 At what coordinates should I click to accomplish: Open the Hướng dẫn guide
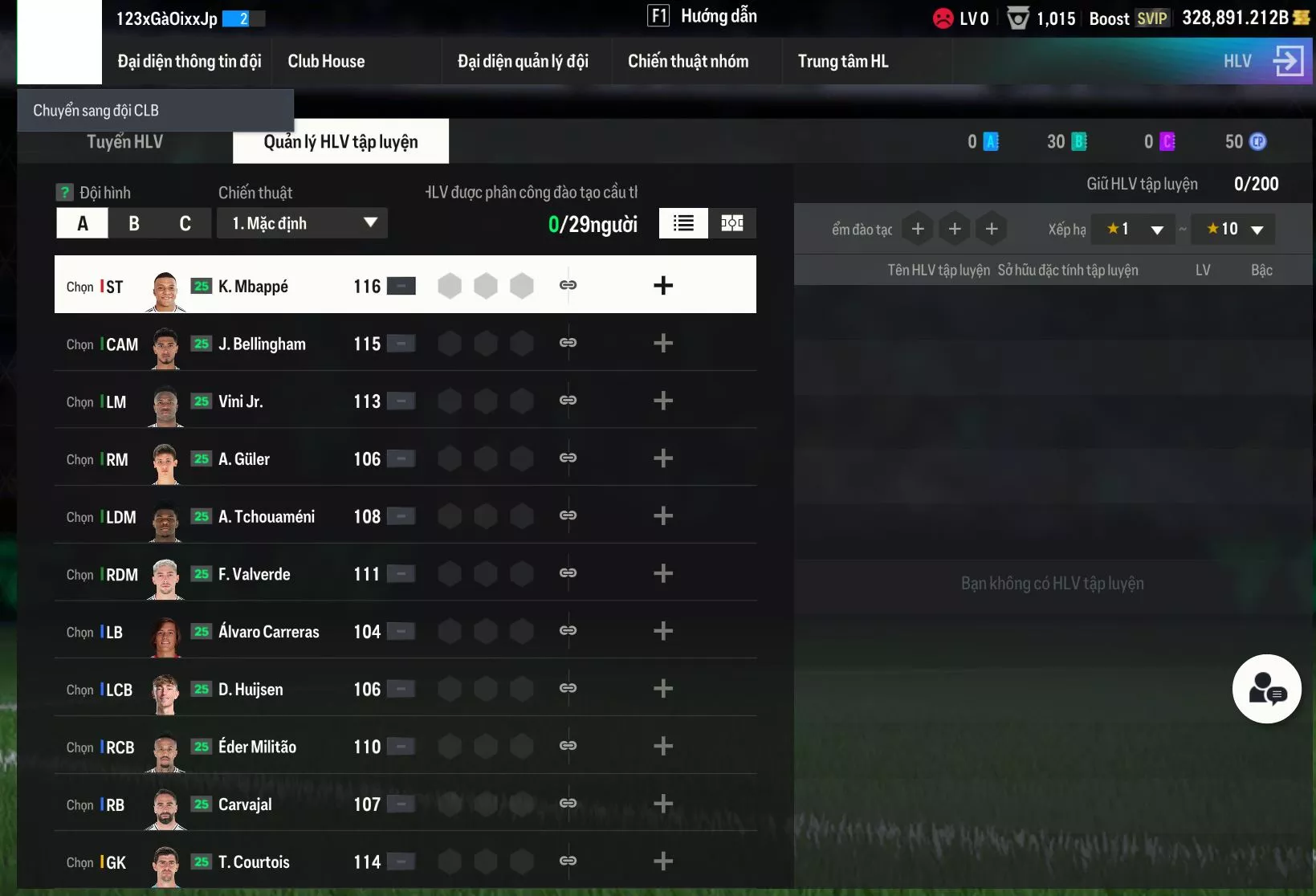coord(703,16)
